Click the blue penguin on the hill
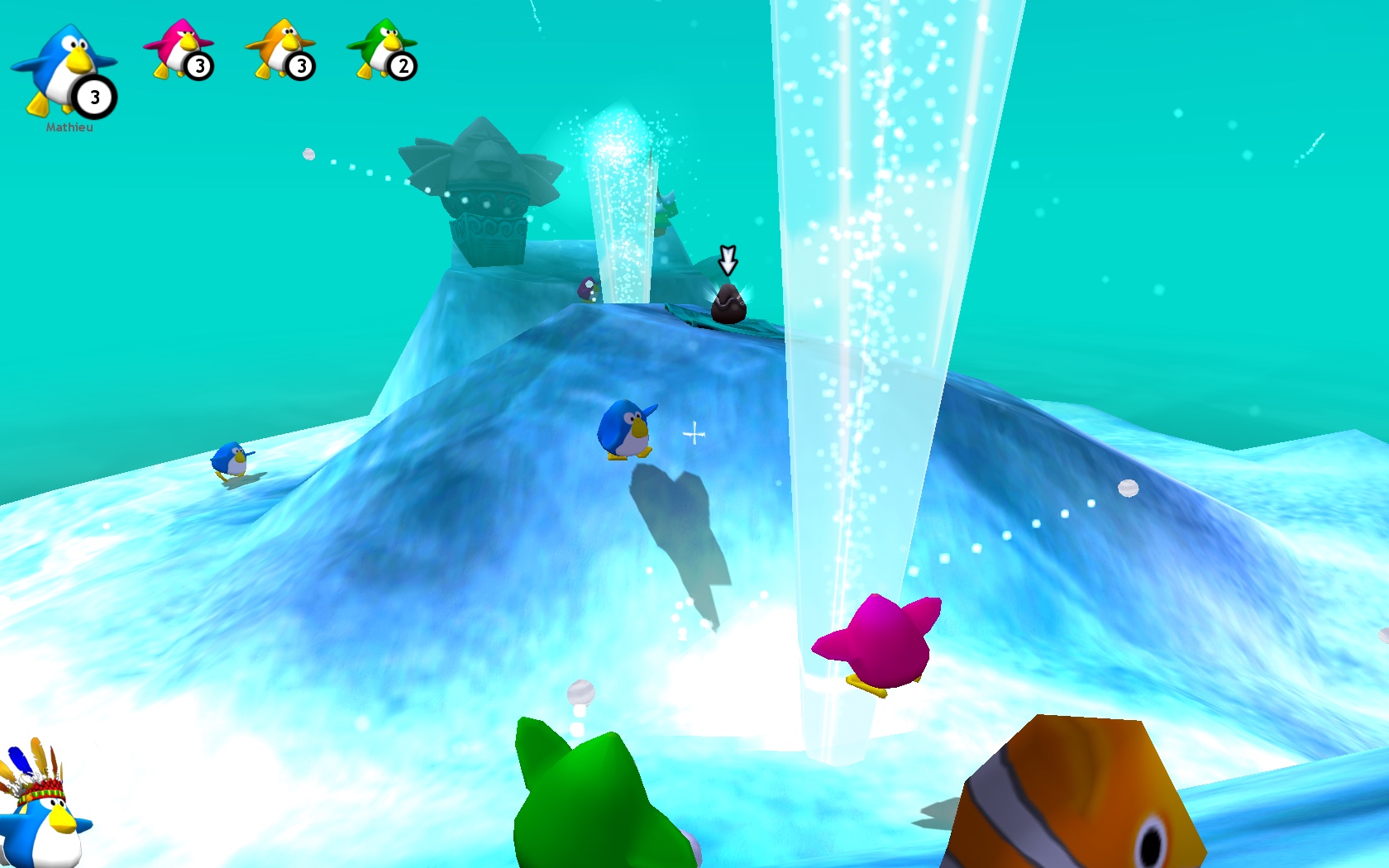The height and width of the screenshot is (868, 1389). pos(624,430)
